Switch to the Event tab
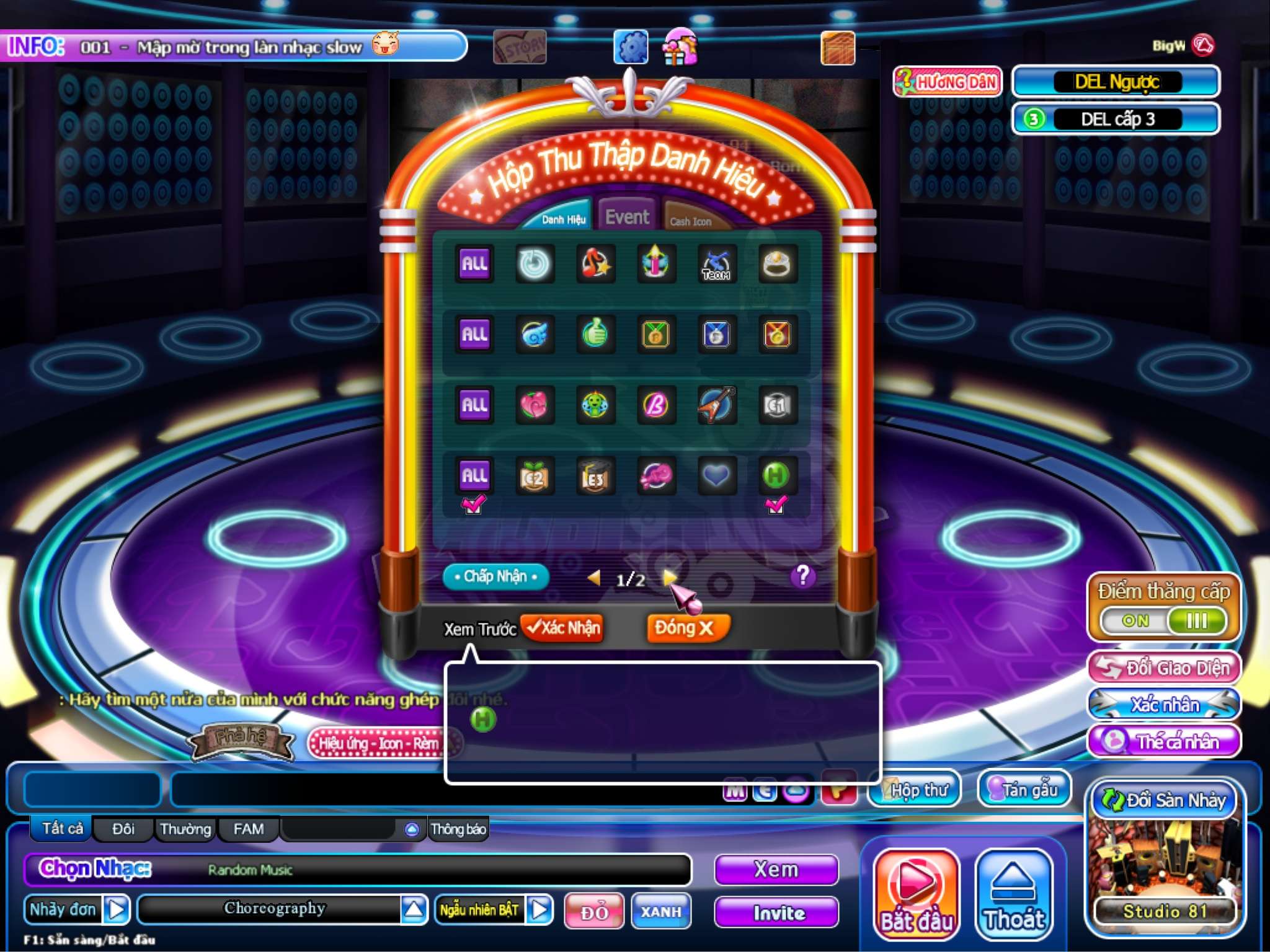The width and height of the screenshot is (1270, 952). tap(627, 217)
